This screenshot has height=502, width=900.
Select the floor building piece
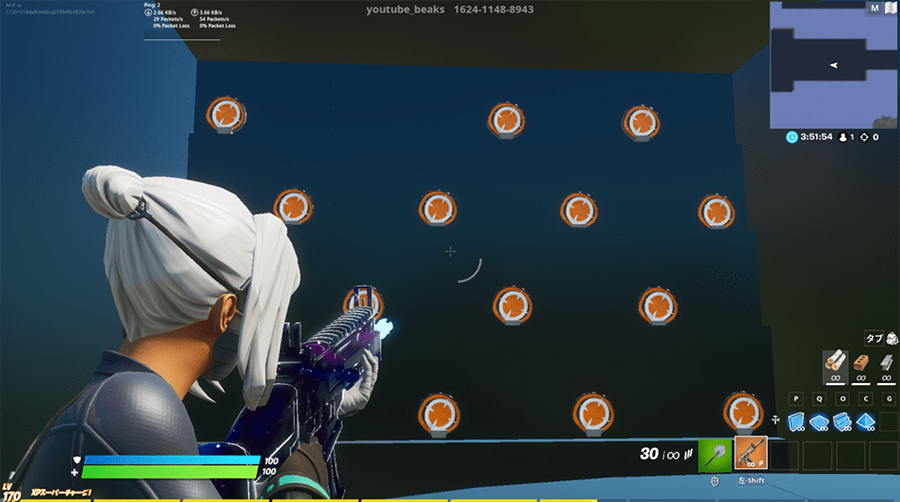point(820,421)
